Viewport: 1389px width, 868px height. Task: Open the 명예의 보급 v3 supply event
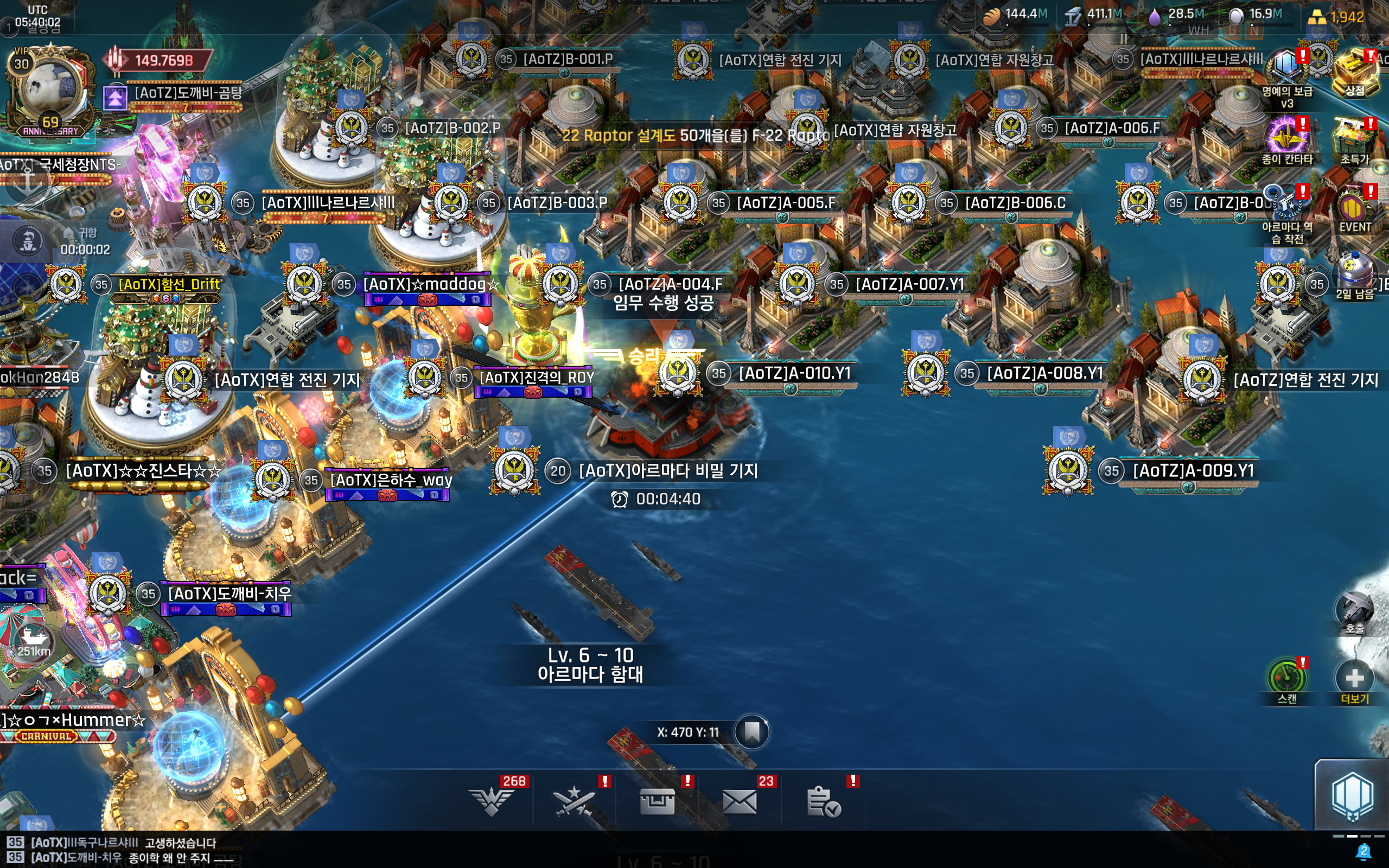[1286, 70]
